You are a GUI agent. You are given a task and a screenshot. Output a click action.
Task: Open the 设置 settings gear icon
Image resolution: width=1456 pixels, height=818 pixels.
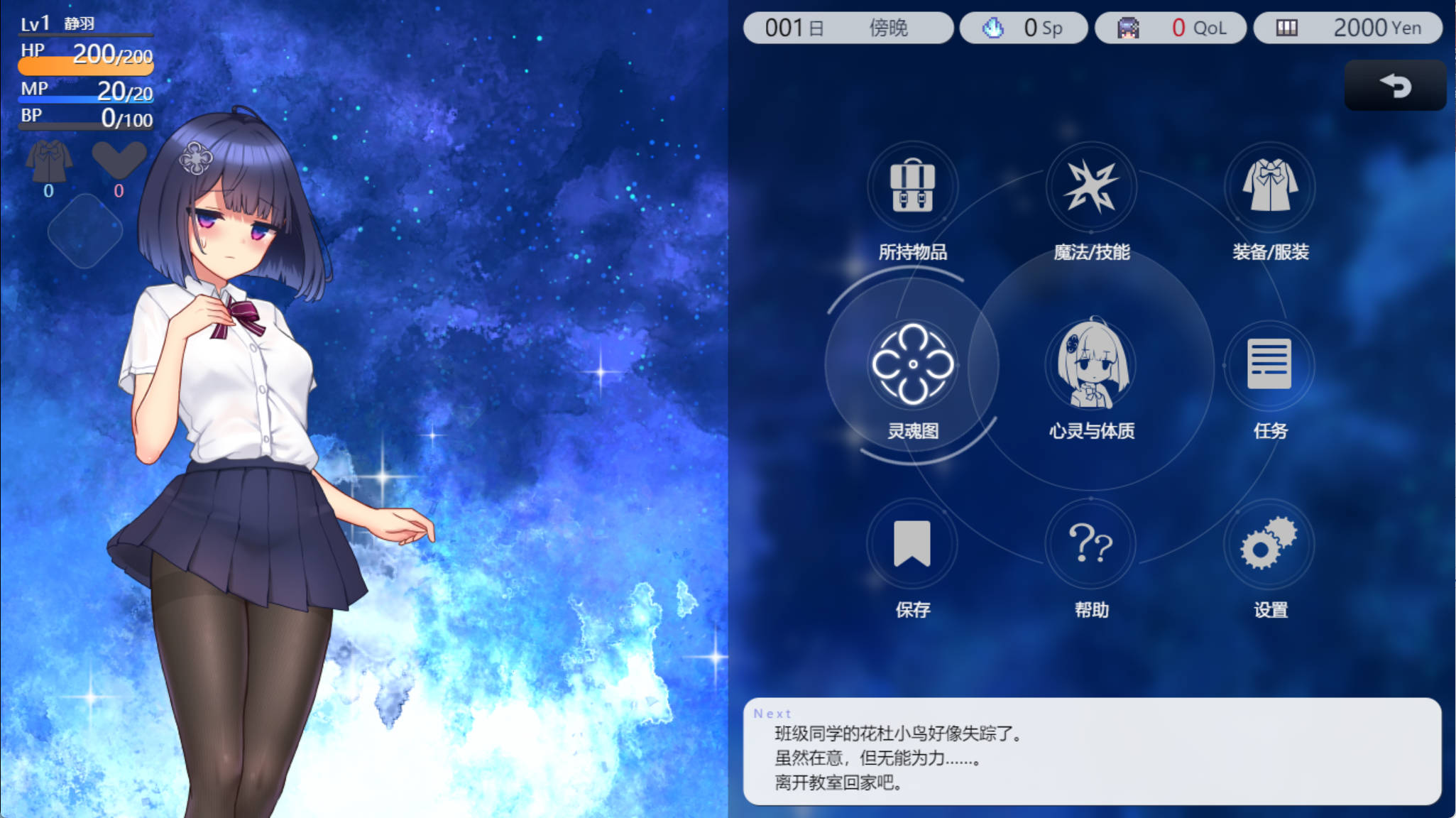(x=1270, y=543)
